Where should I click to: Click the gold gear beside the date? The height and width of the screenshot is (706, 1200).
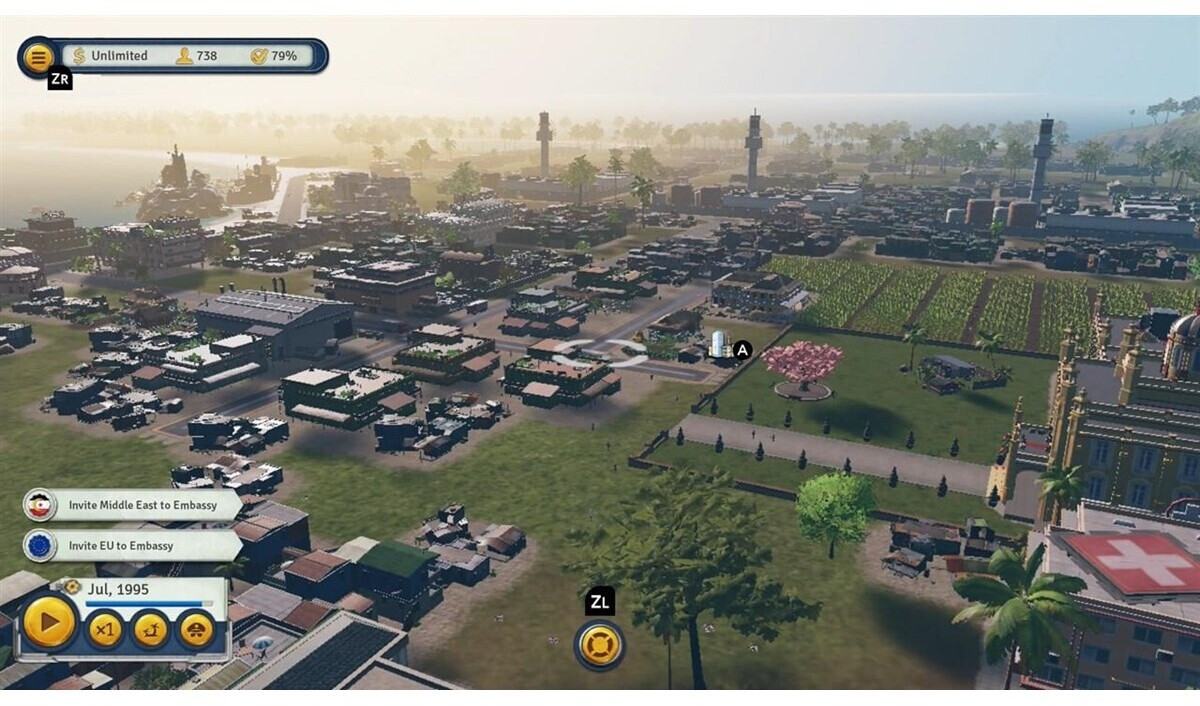(x=71, y=587)
